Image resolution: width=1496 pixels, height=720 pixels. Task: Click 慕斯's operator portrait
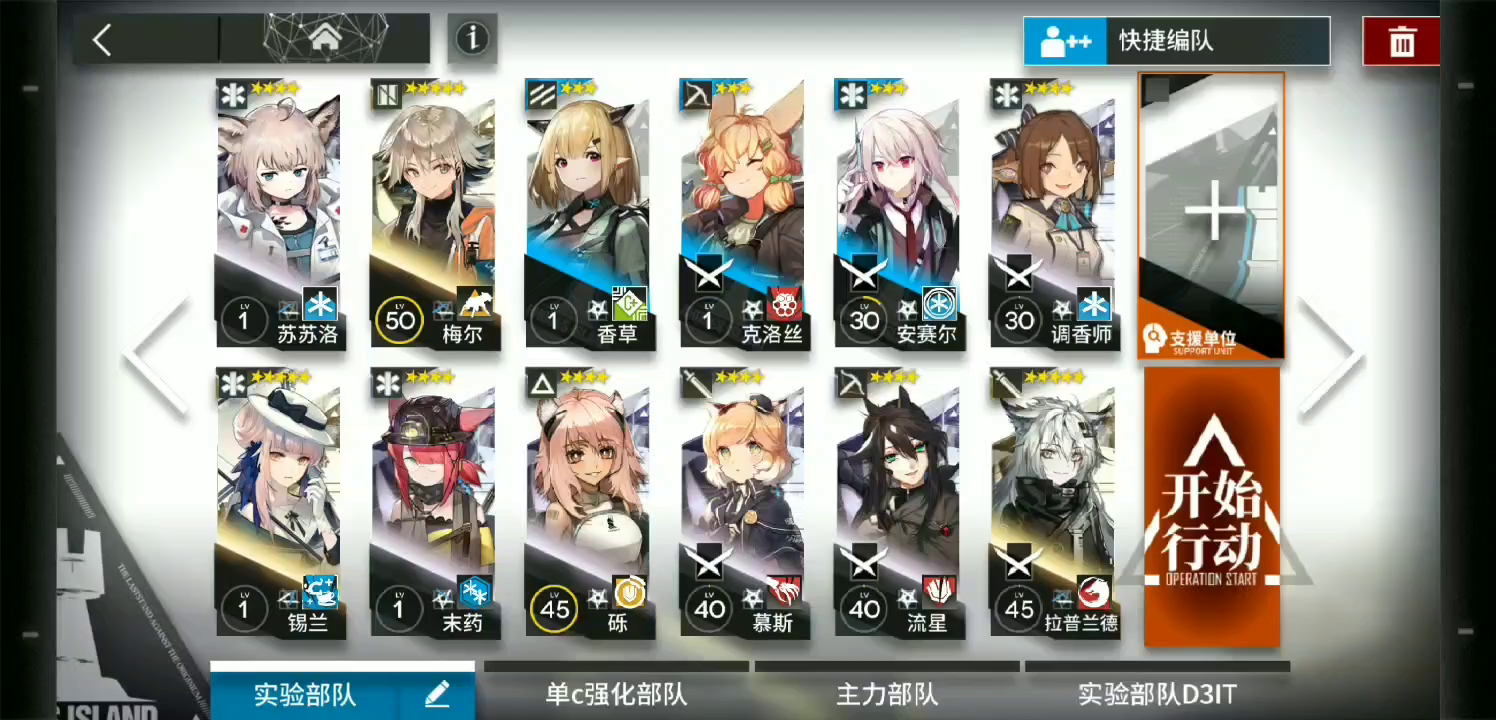click(x=742, y=480)
